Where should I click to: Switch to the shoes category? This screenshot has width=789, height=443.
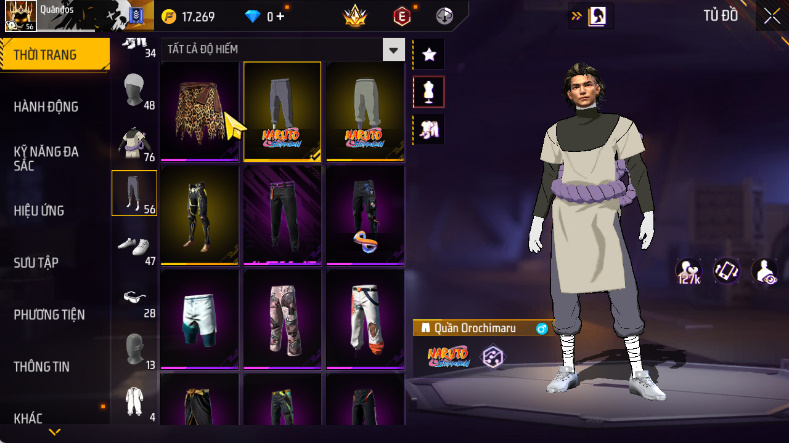(x=133, y=246)
